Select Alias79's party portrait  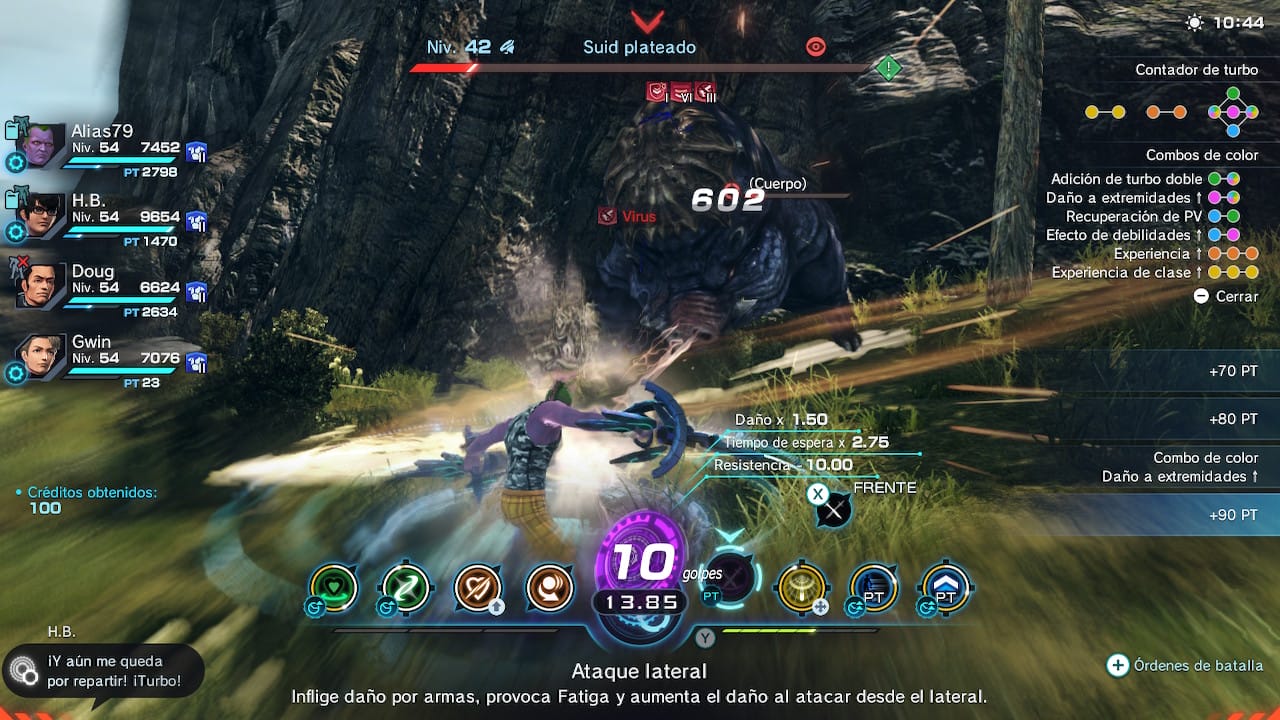click(40, 146)
